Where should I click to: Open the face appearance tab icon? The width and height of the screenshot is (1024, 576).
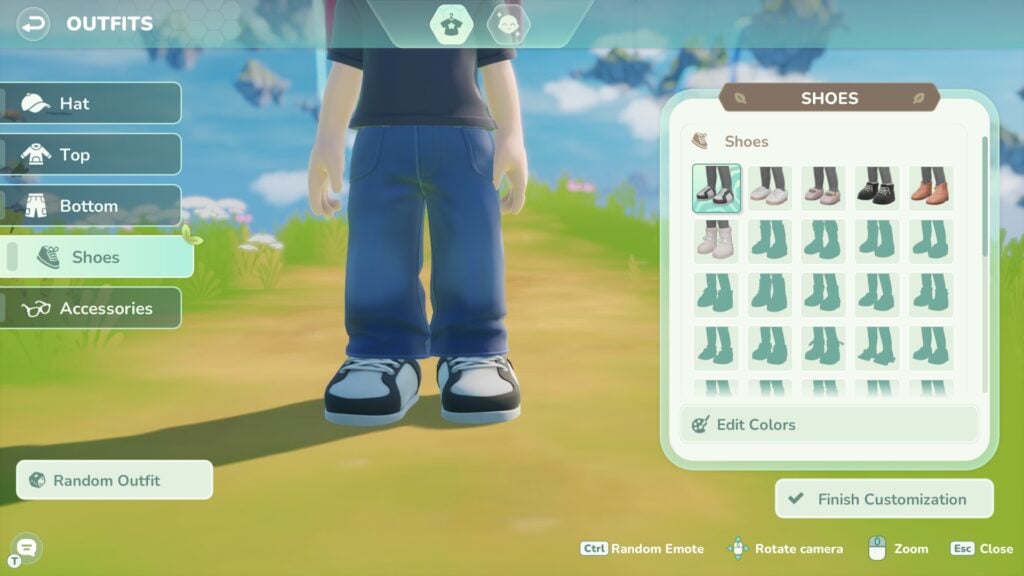[x=508, y=24]
